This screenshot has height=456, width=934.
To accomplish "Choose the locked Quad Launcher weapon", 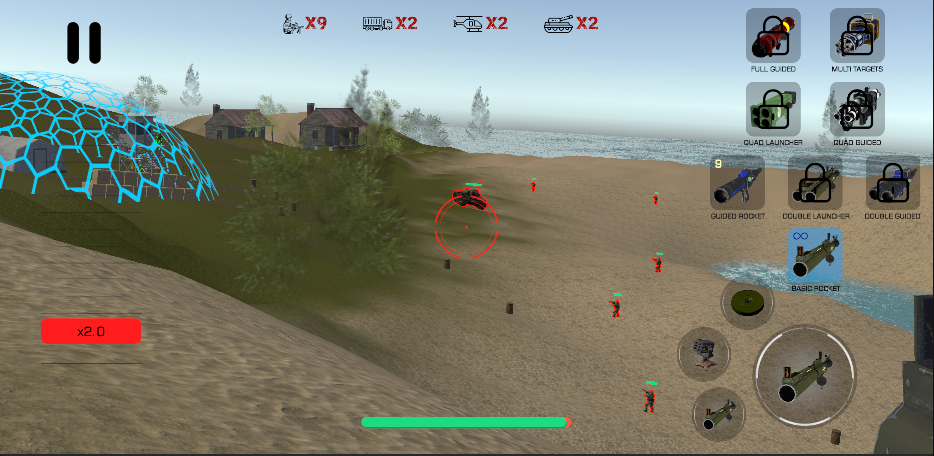I will pyautogui.click(x=773, y=108).
